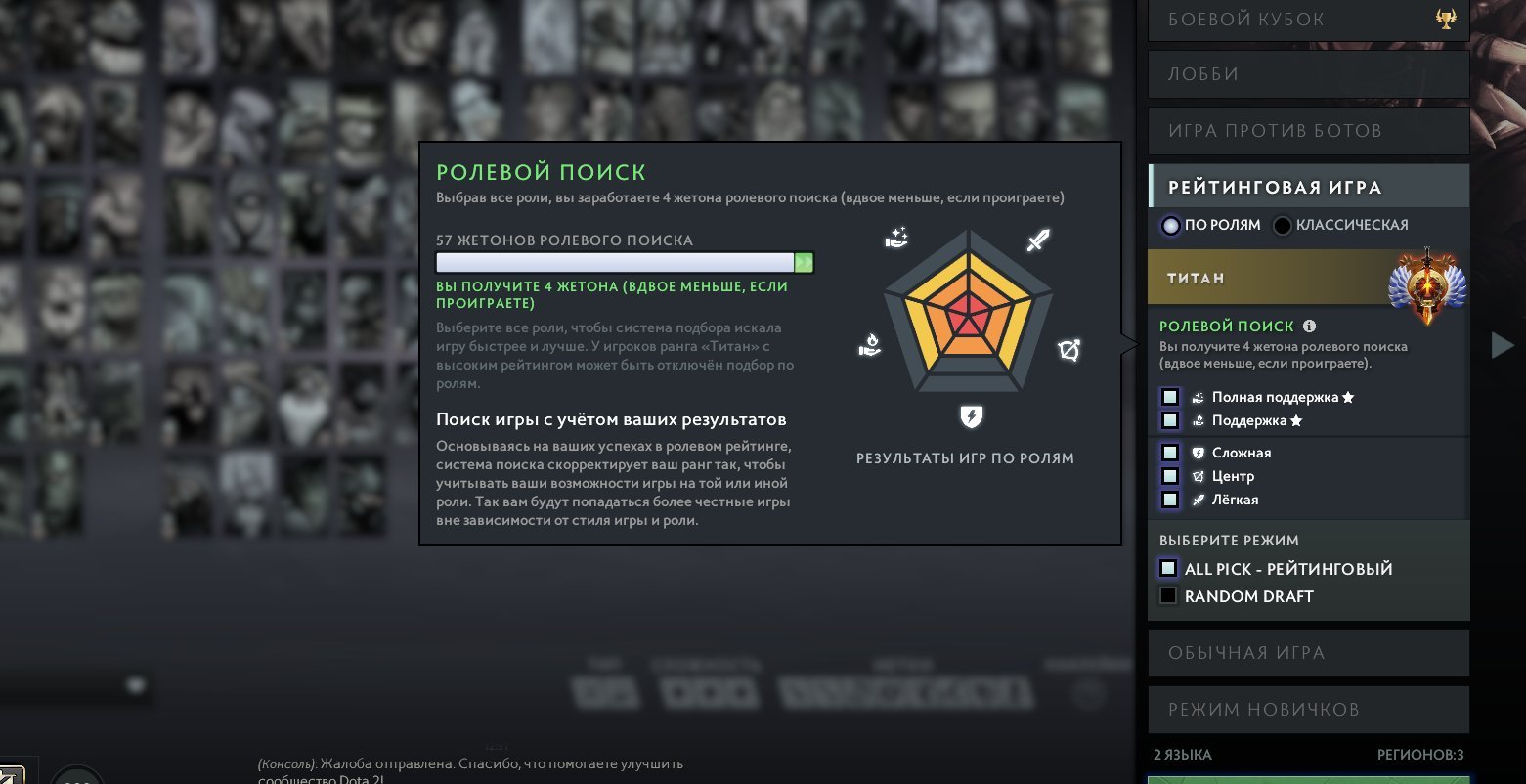Click the trophy icon beside БОЕВОЙ КУБОК
Screen dimensions: 1526x784
click(x=1445, y=18)
